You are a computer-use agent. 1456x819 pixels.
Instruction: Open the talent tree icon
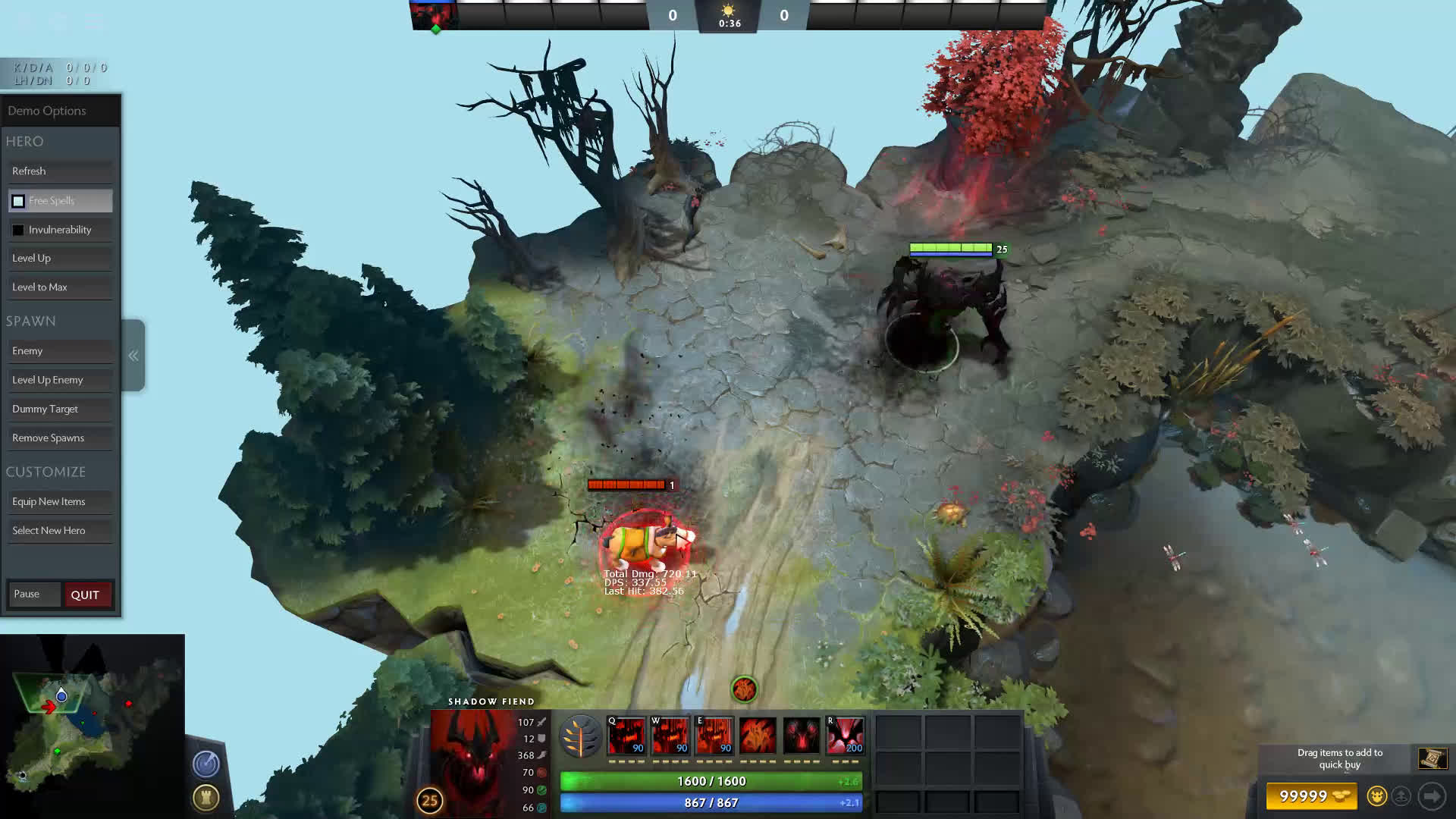point(581,736)
